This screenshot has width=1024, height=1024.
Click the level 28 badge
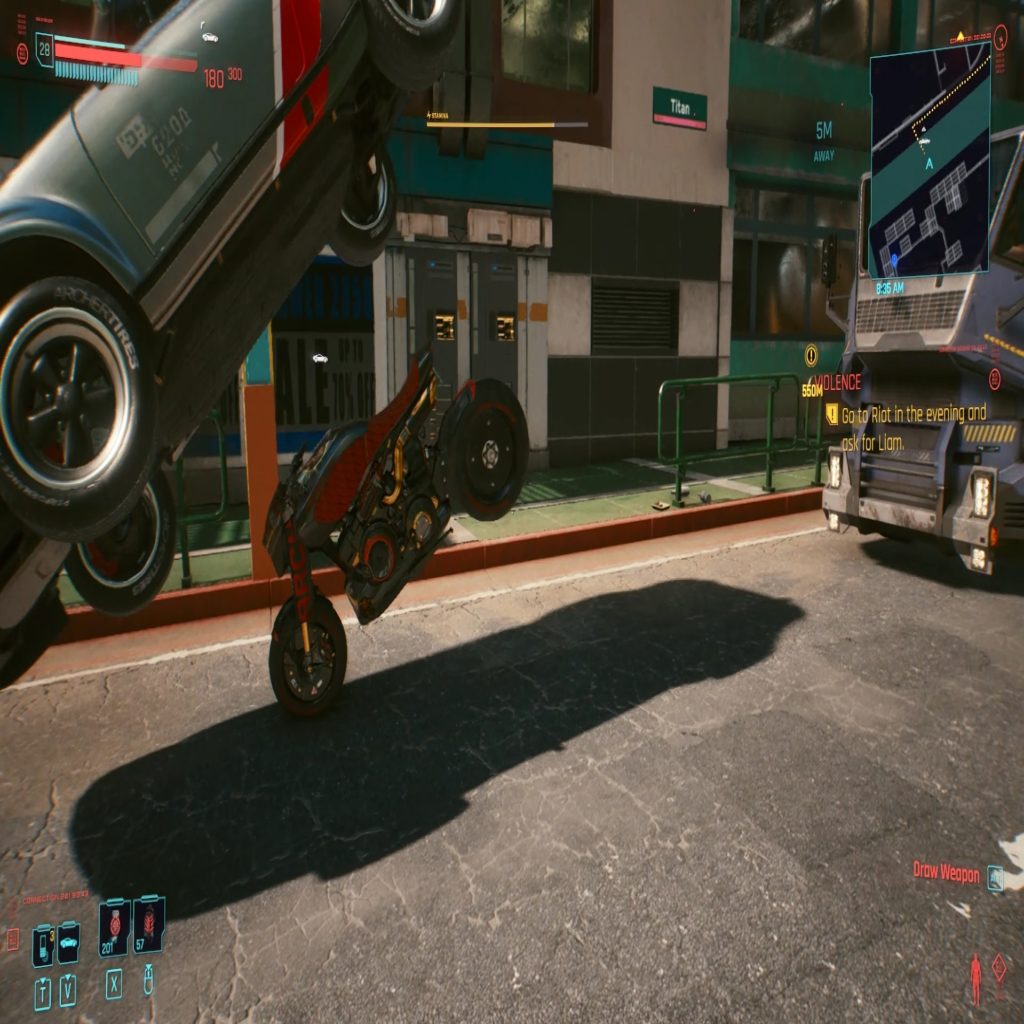[x=44, y=49]
